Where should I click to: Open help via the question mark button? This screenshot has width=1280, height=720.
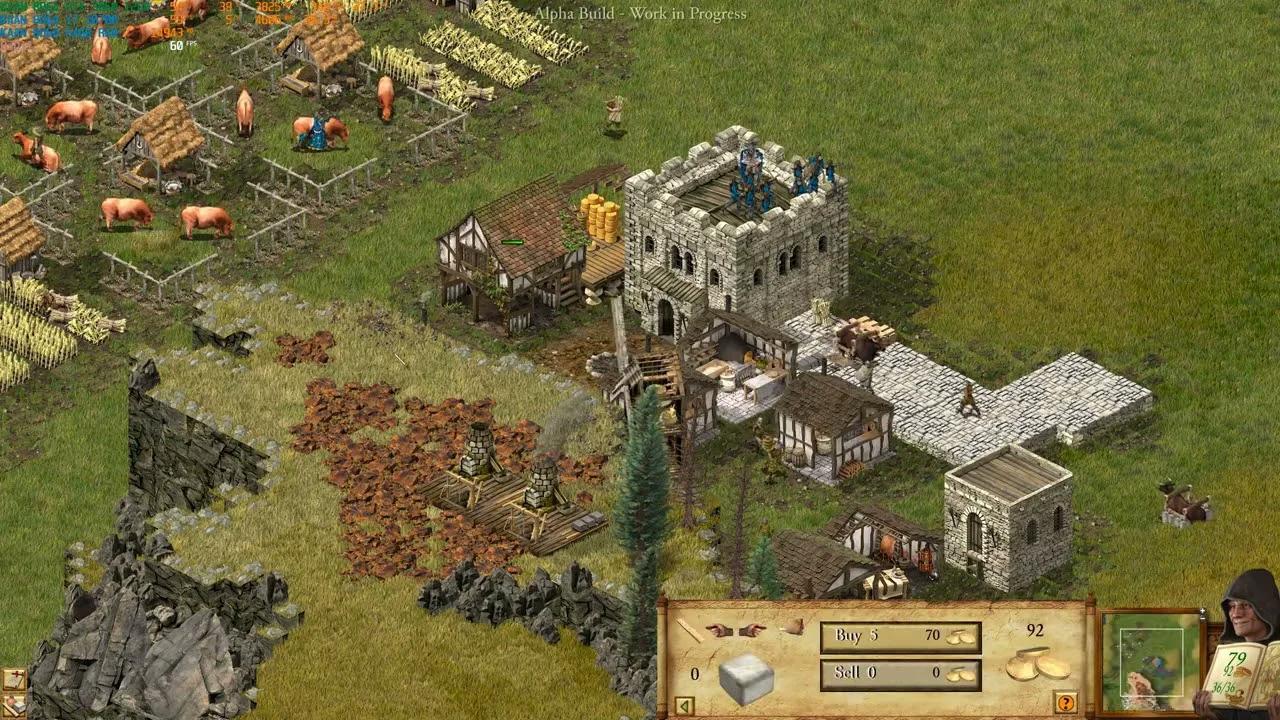point(1064,704)
